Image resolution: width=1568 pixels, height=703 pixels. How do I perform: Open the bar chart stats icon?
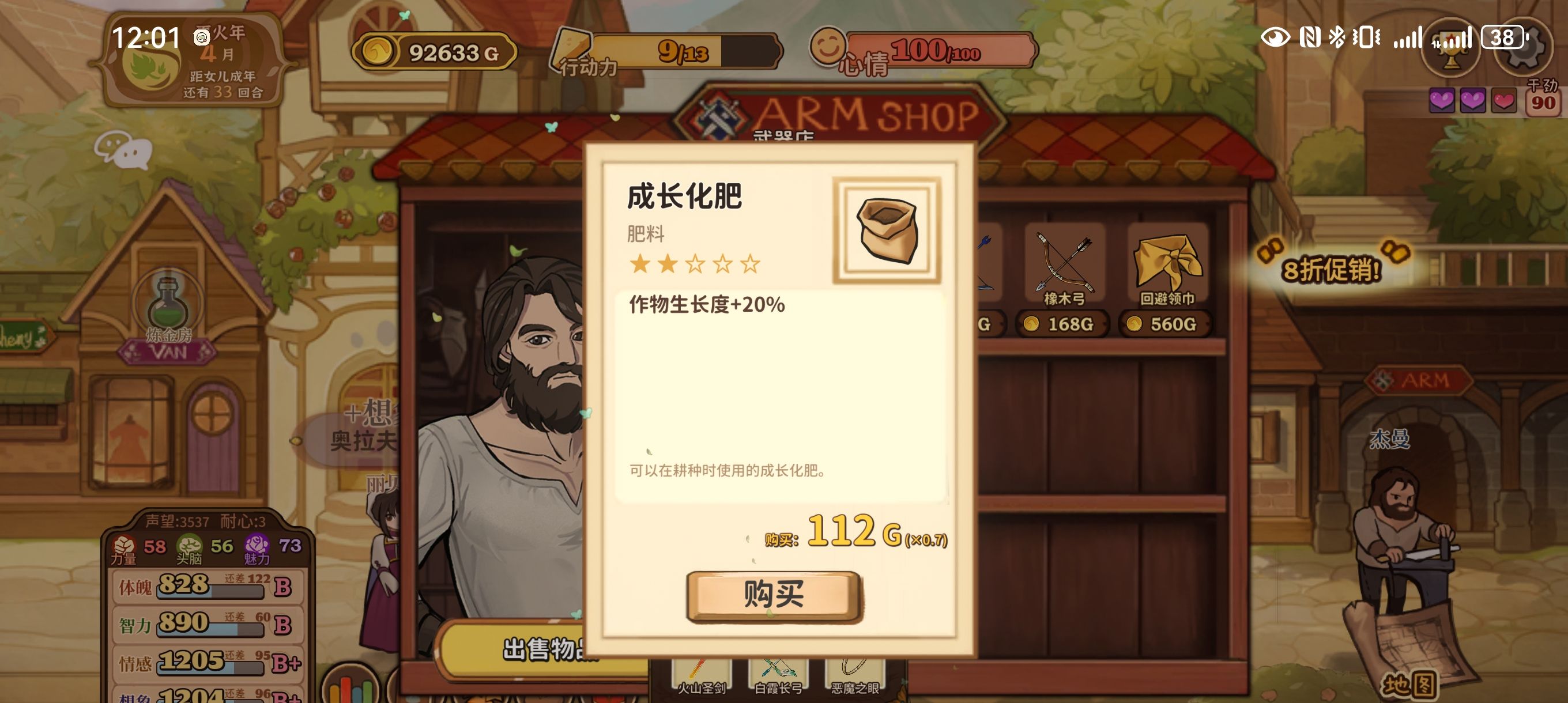coord(350,688)
